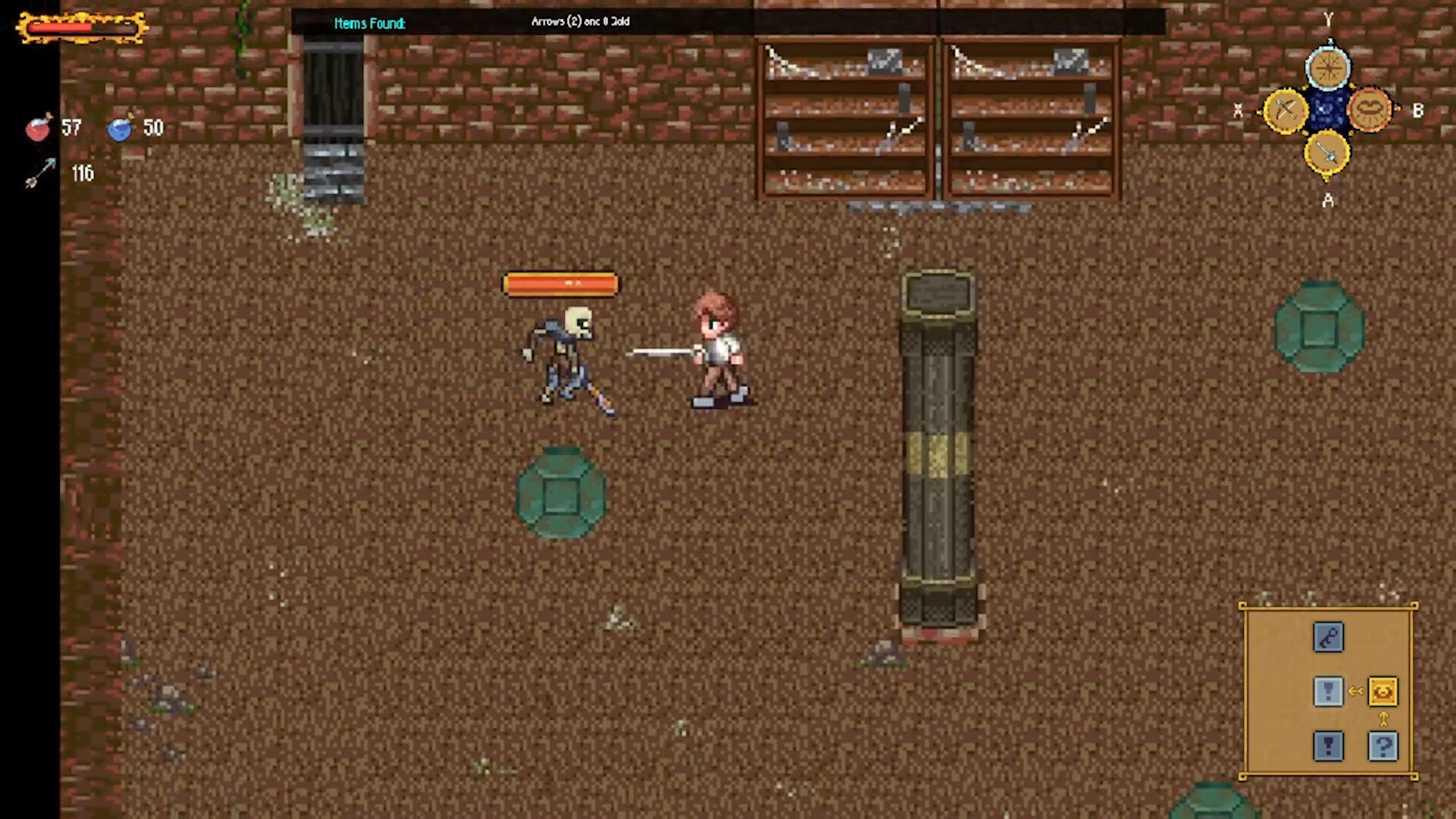The height and width of the screenshot is (819, 1456).
Task: Select the mouth ability on the B slot
Action: 1369,111
